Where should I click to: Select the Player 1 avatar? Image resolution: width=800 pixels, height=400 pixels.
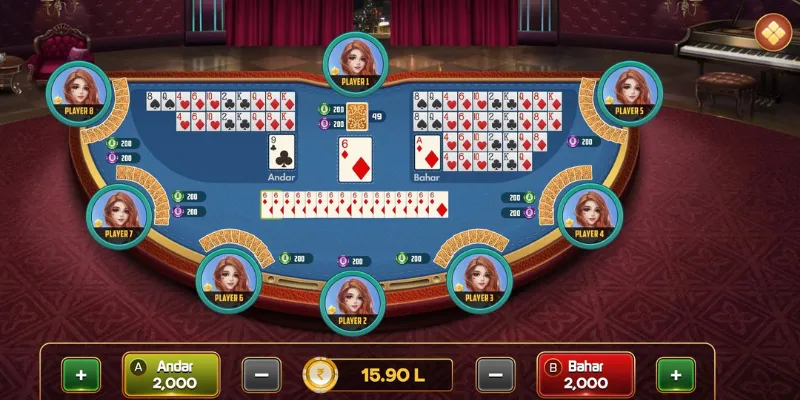coord(355,62)
